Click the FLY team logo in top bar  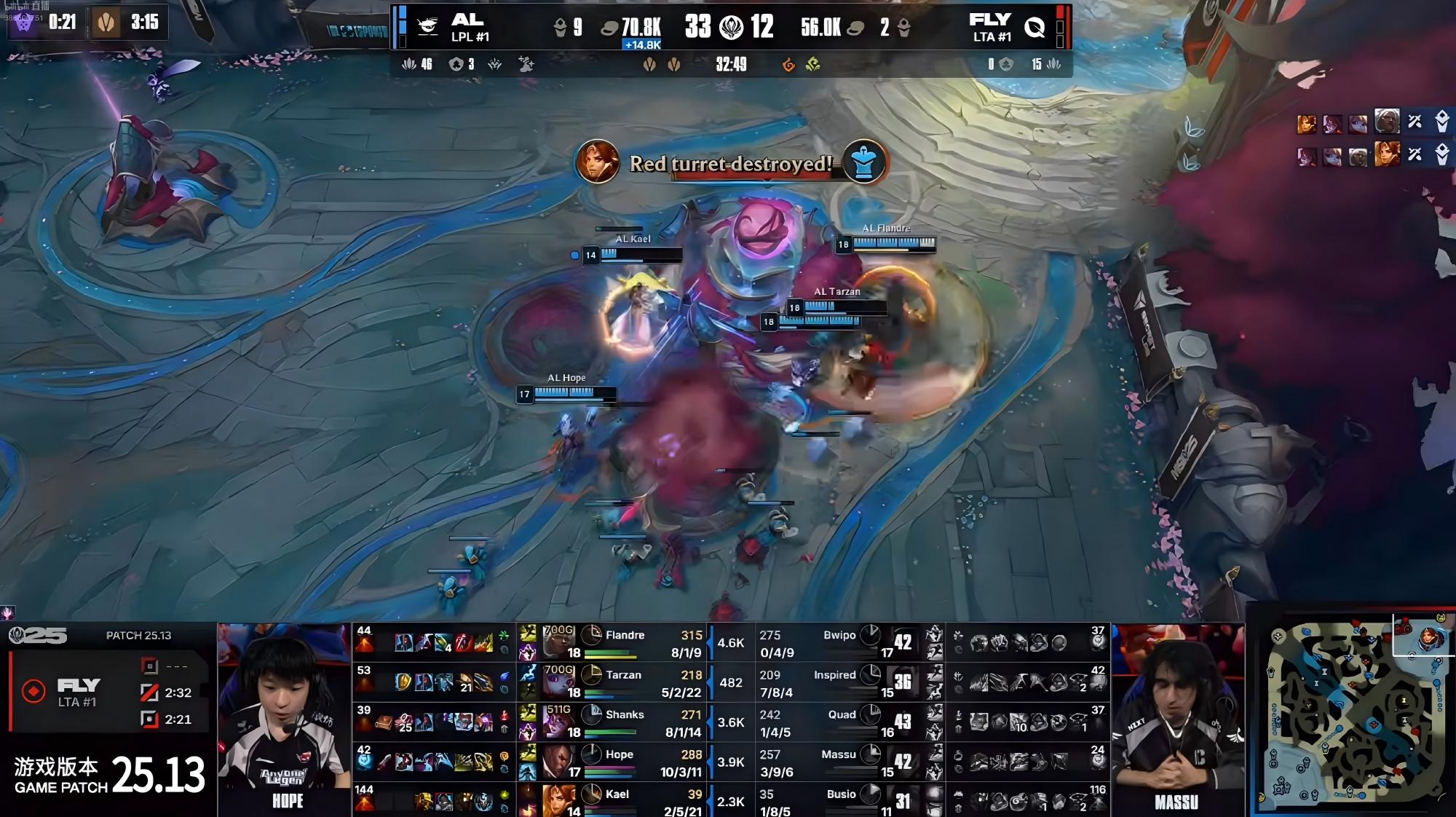pyautogui.click(x=1034, y=28)
